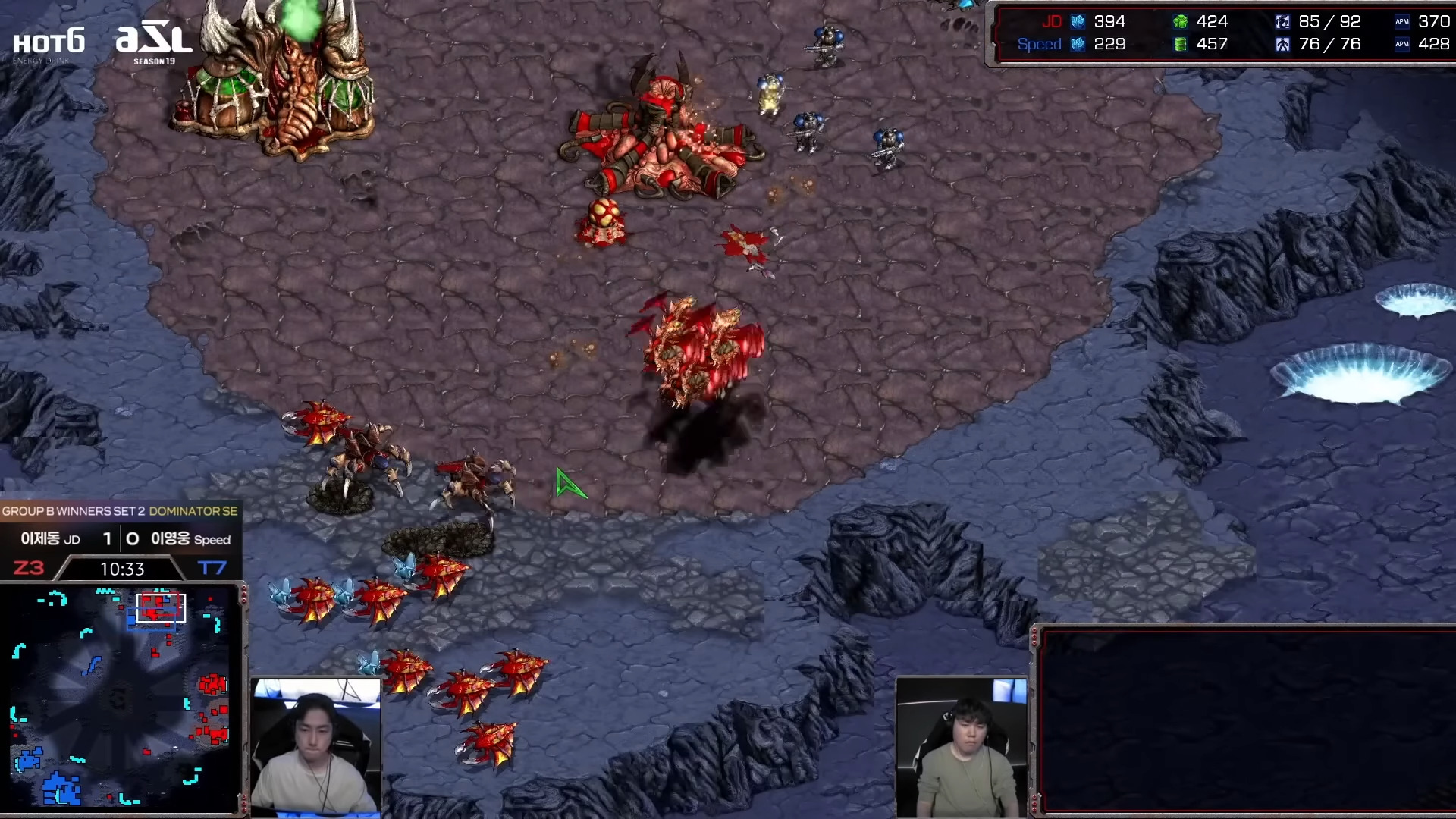1456x819 pixels.
Task: Open JD's player webcam feed
Action: [316, 747]
